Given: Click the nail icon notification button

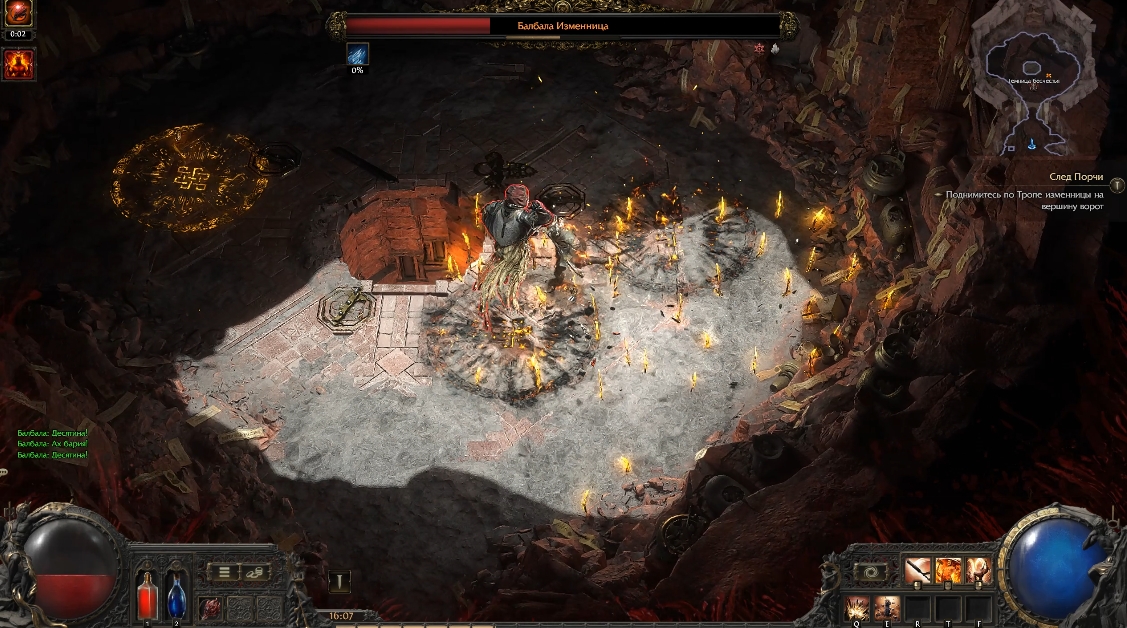Looking at the screenshot, I should click(x=340, y=582).
